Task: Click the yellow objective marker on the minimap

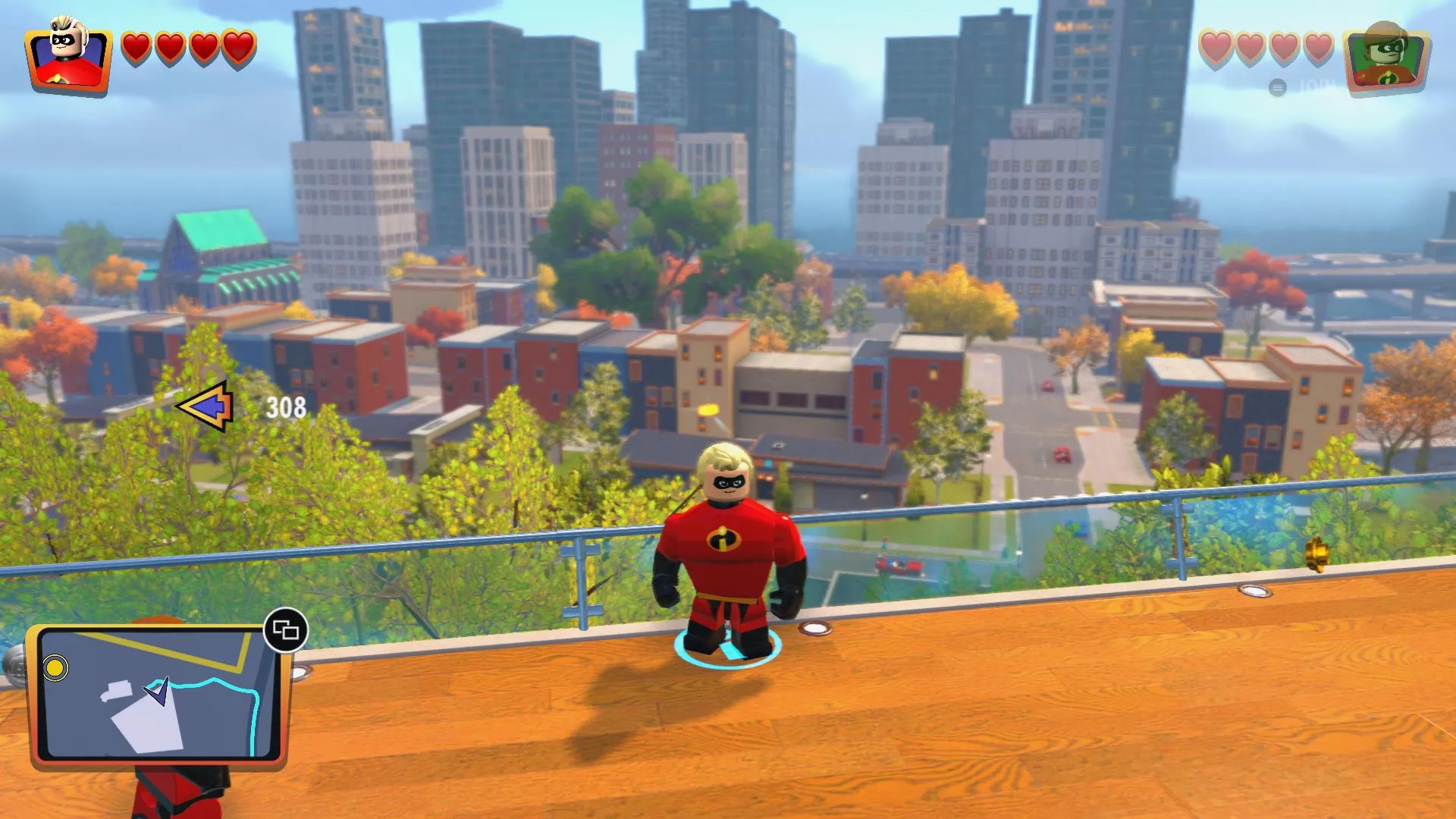Action: pos(55,668)
